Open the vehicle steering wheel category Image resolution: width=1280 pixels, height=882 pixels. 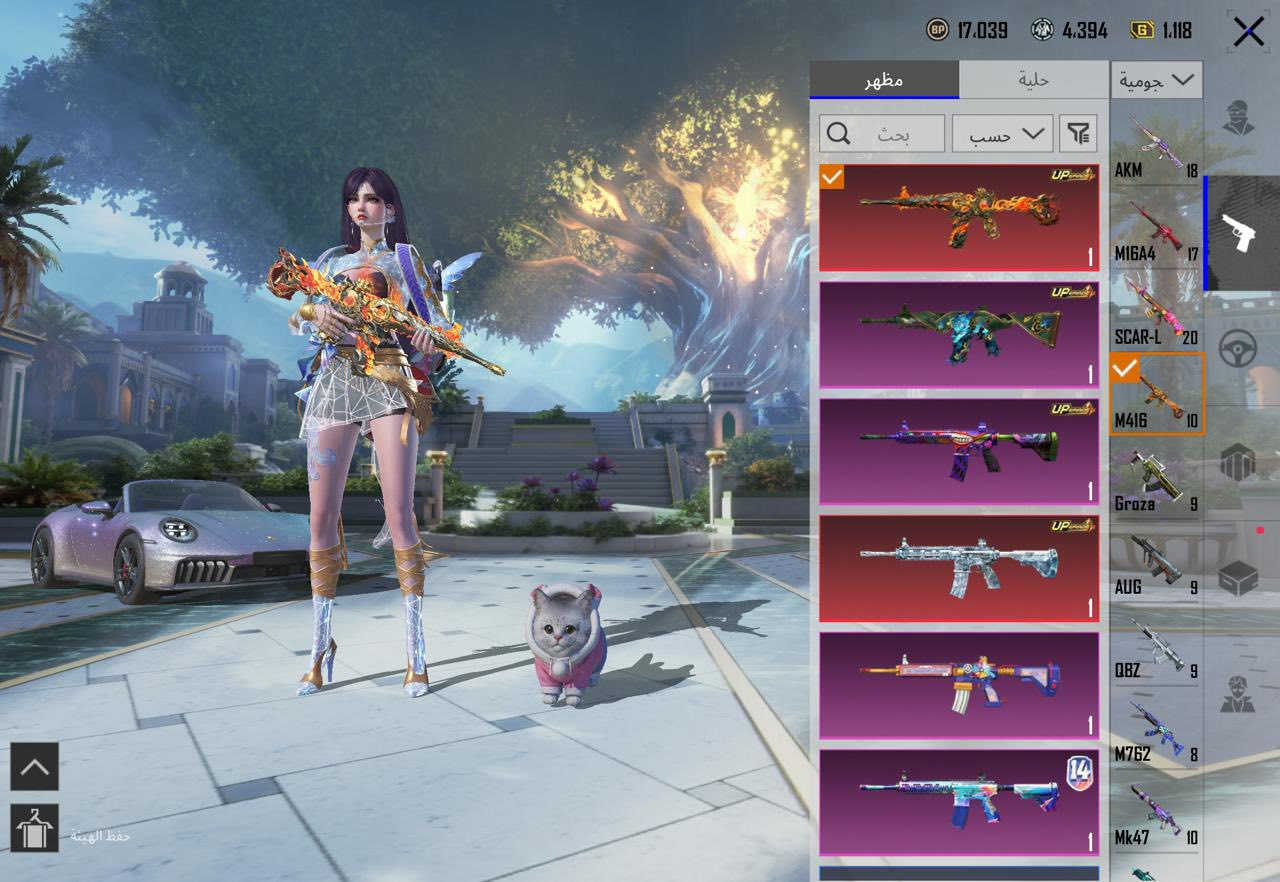tap(1238, 350)
